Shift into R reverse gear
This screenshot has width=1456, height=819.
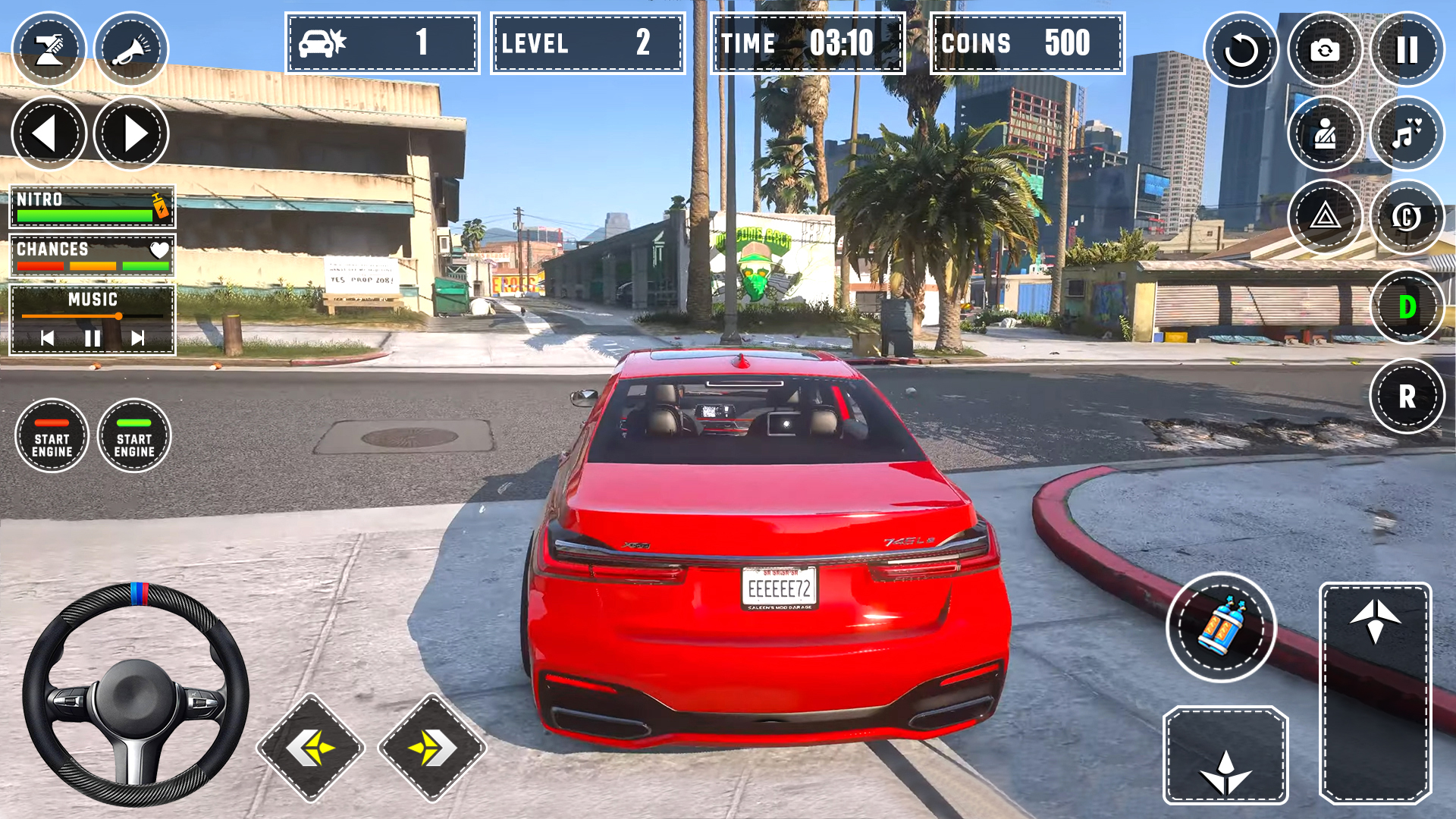tap(1408, 394)
